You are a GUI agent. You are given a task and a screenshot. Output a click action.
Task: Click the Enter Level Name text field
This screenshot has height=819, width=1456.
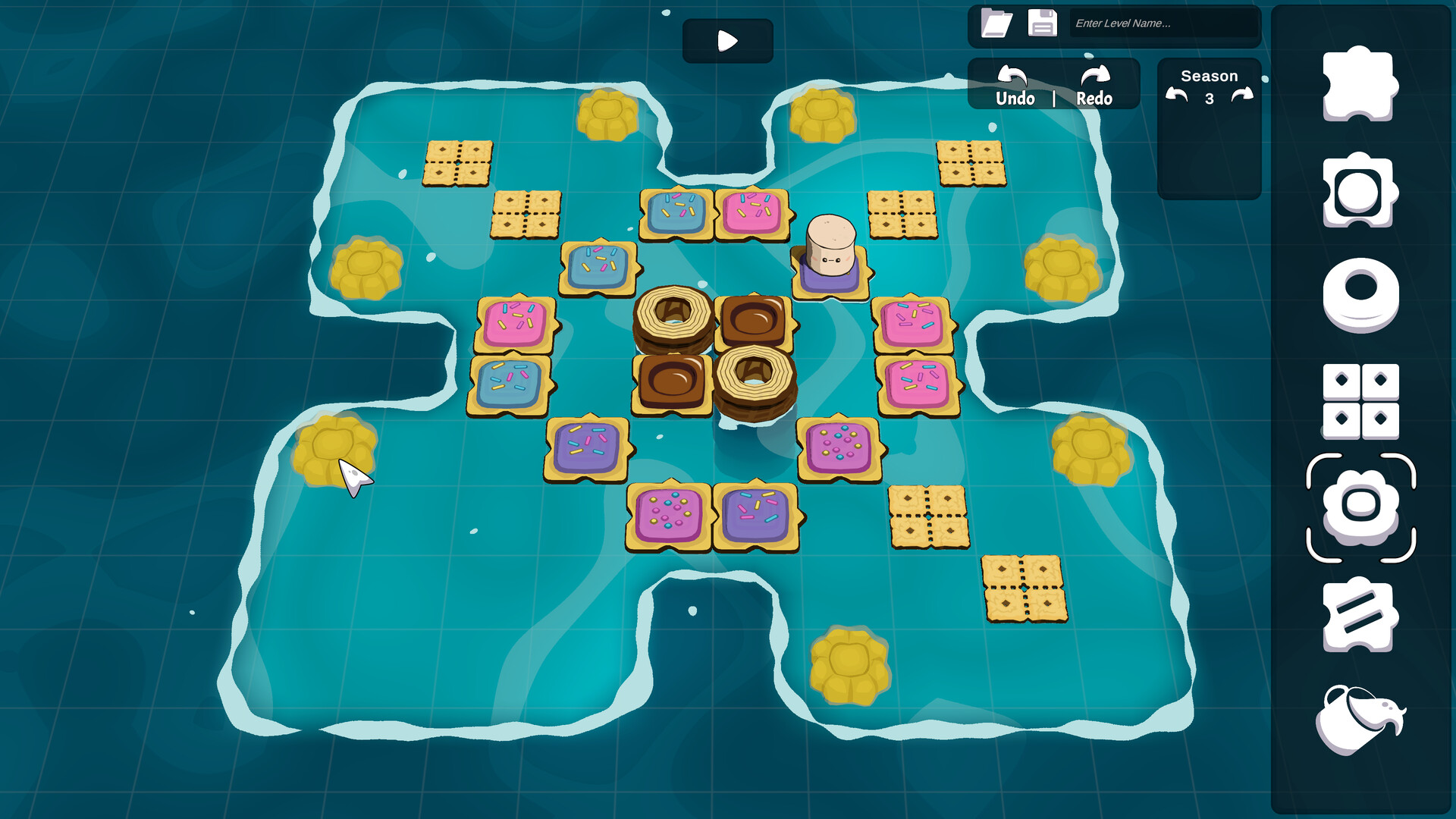pos(1166,25)
